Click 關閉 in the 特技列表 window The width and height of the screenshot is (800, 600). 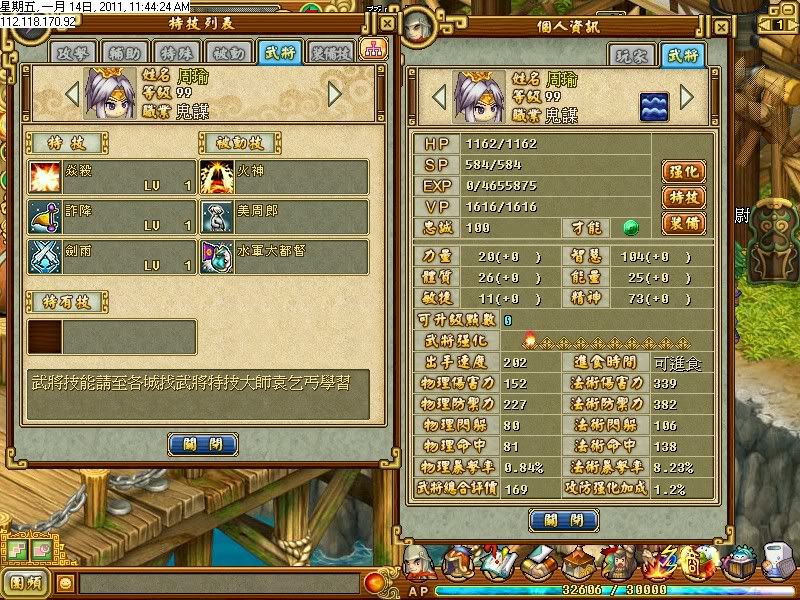203,443
